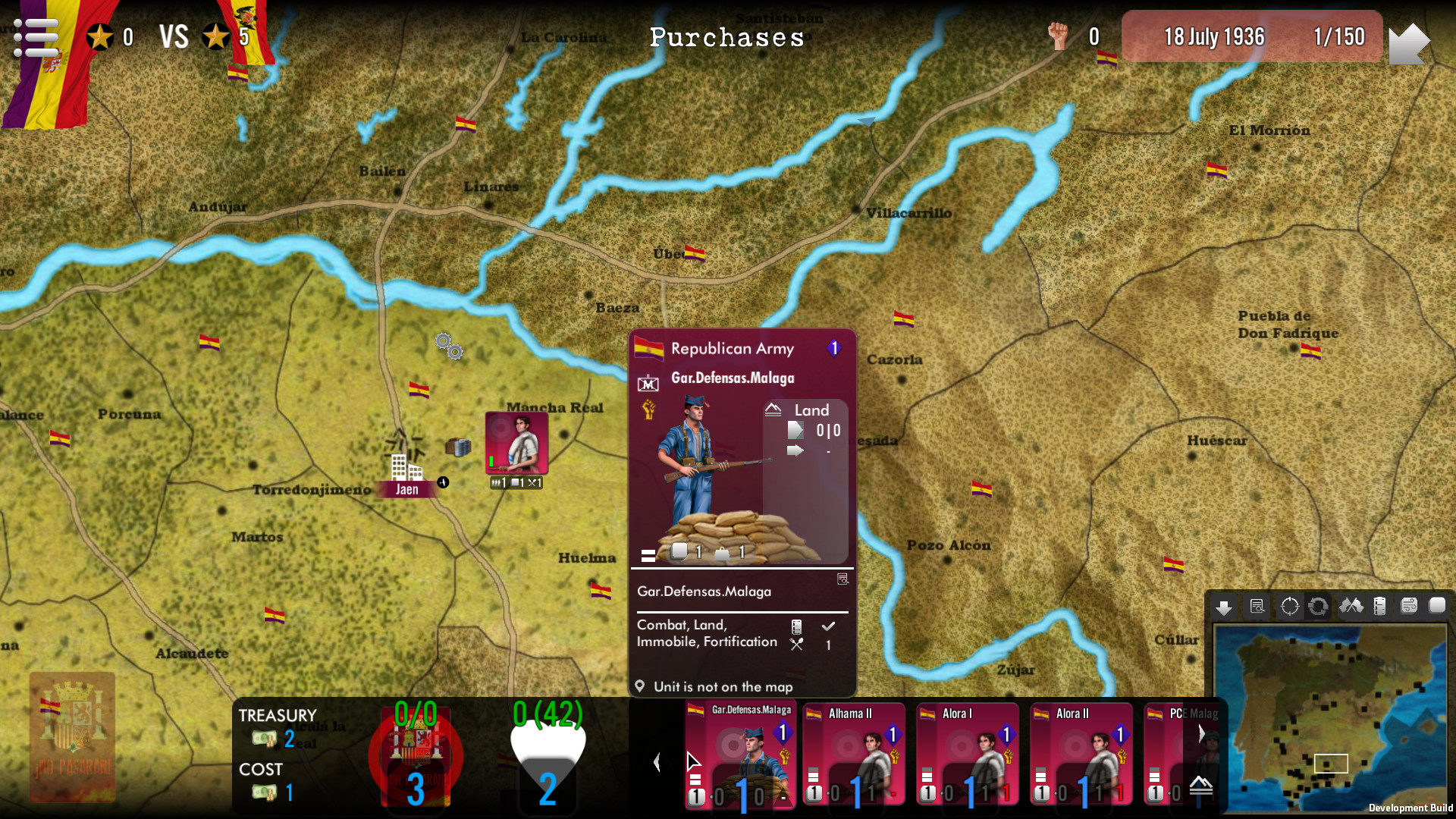
Task: Click the Purchases phase title
Action: 727,37
